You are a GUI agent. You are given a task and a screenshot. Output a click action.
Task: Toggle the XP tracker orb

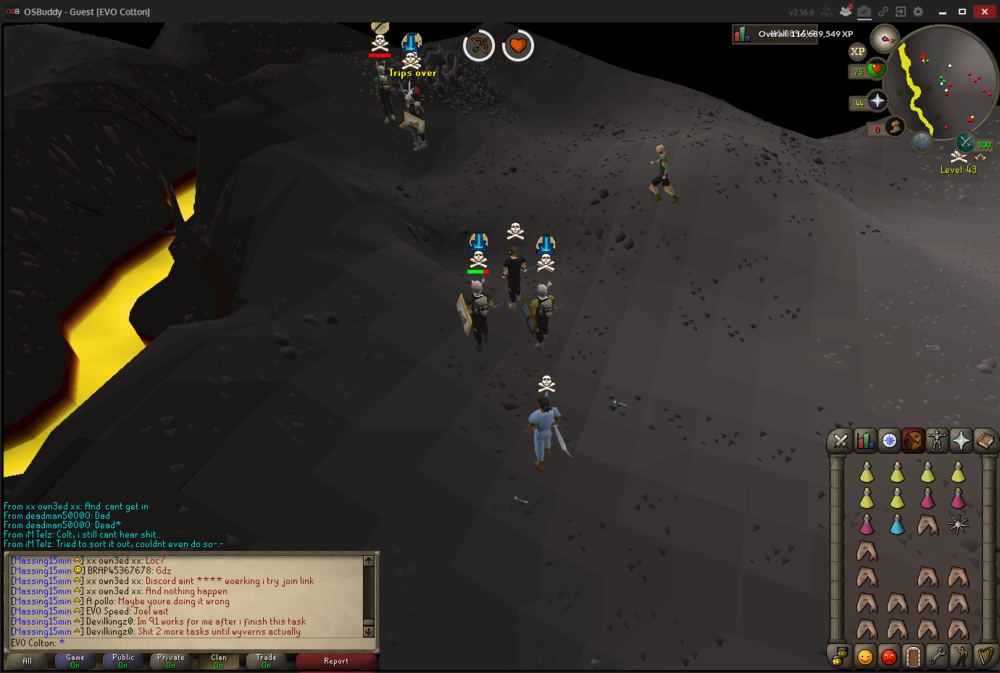pos(857,51)
